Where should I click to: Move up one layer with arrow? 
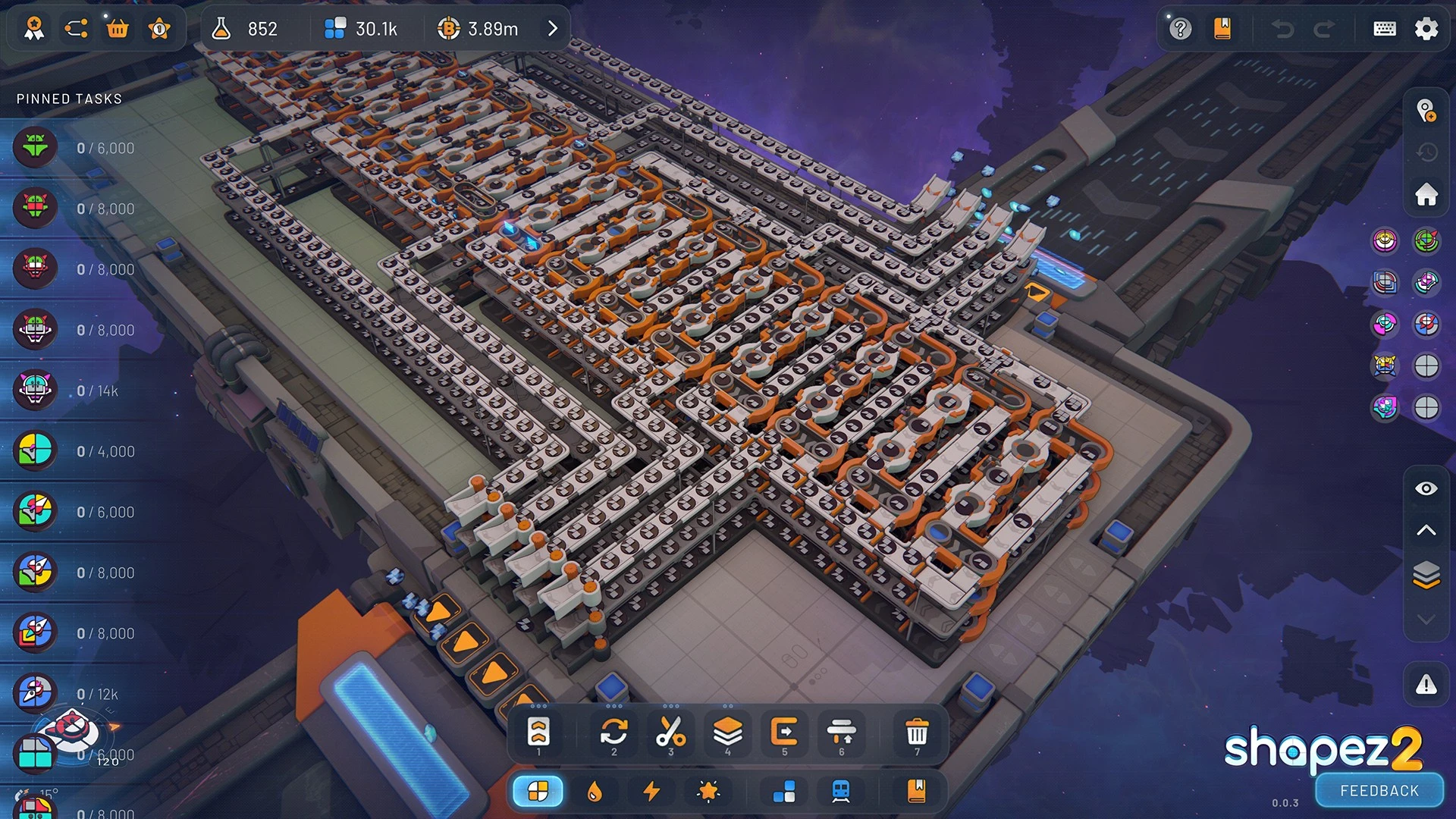click(x=1426, y=530)
